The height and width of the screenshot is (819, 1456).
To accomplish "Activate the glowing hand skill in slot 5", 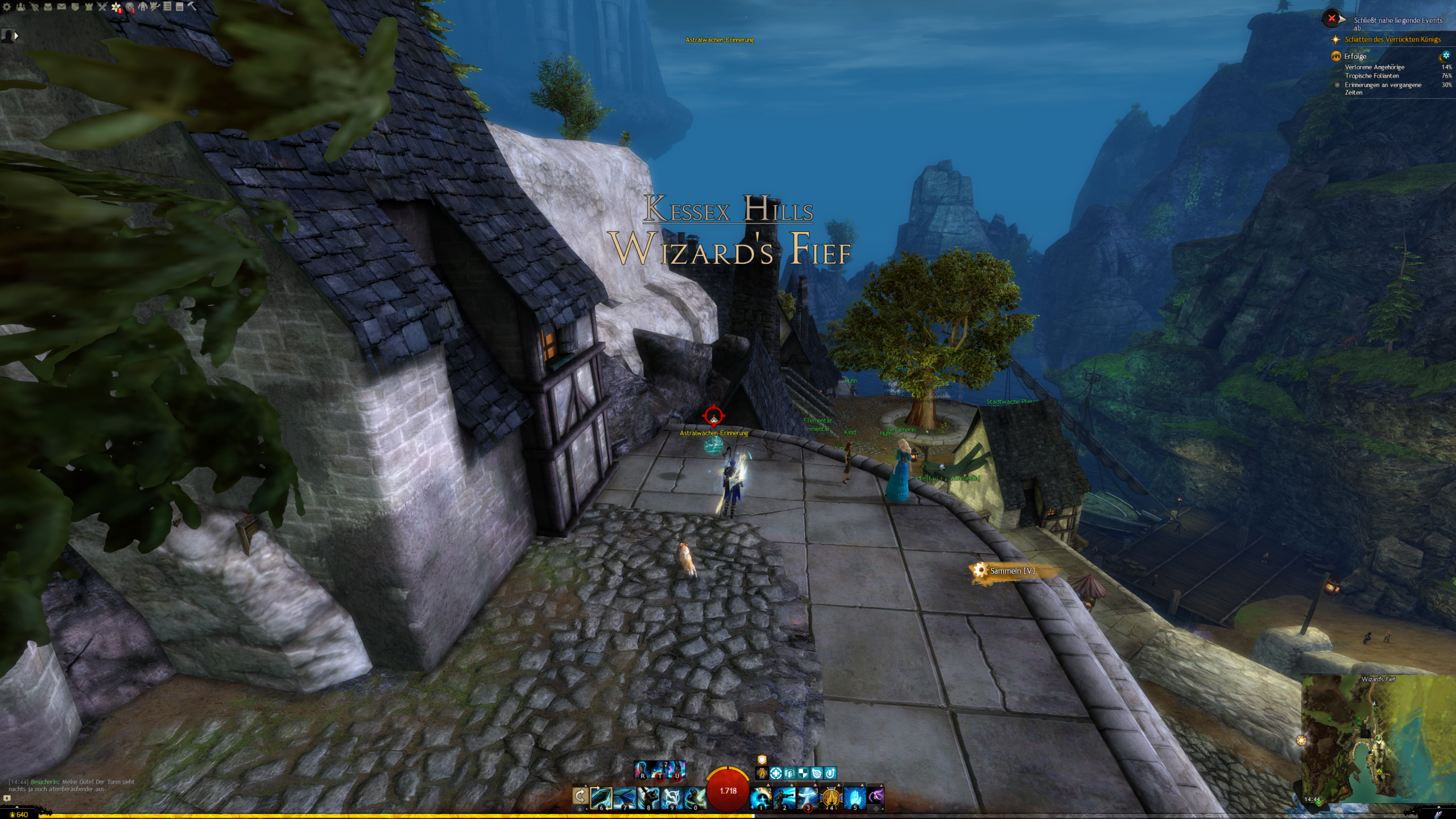I will coord(854,798).
